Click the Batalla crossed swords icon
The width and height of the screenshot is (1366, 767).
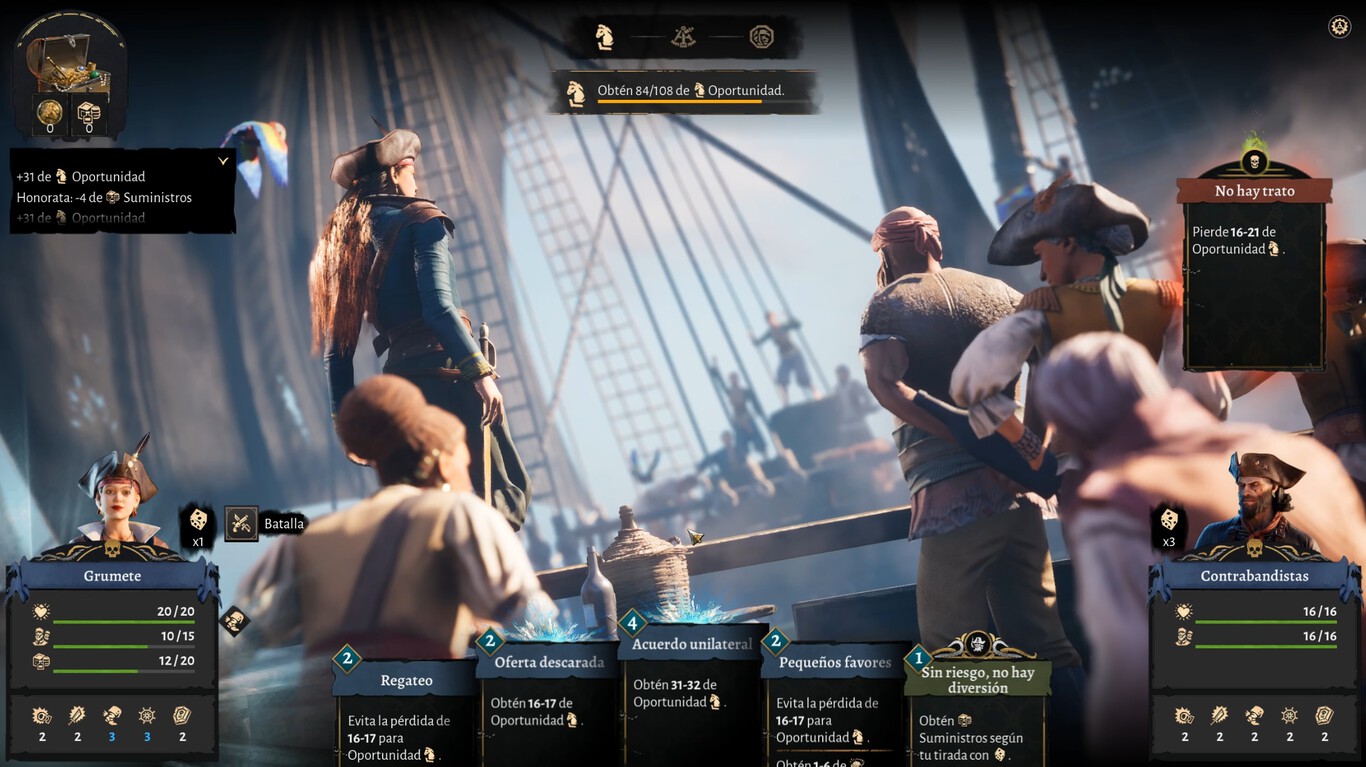pos(241,523)
